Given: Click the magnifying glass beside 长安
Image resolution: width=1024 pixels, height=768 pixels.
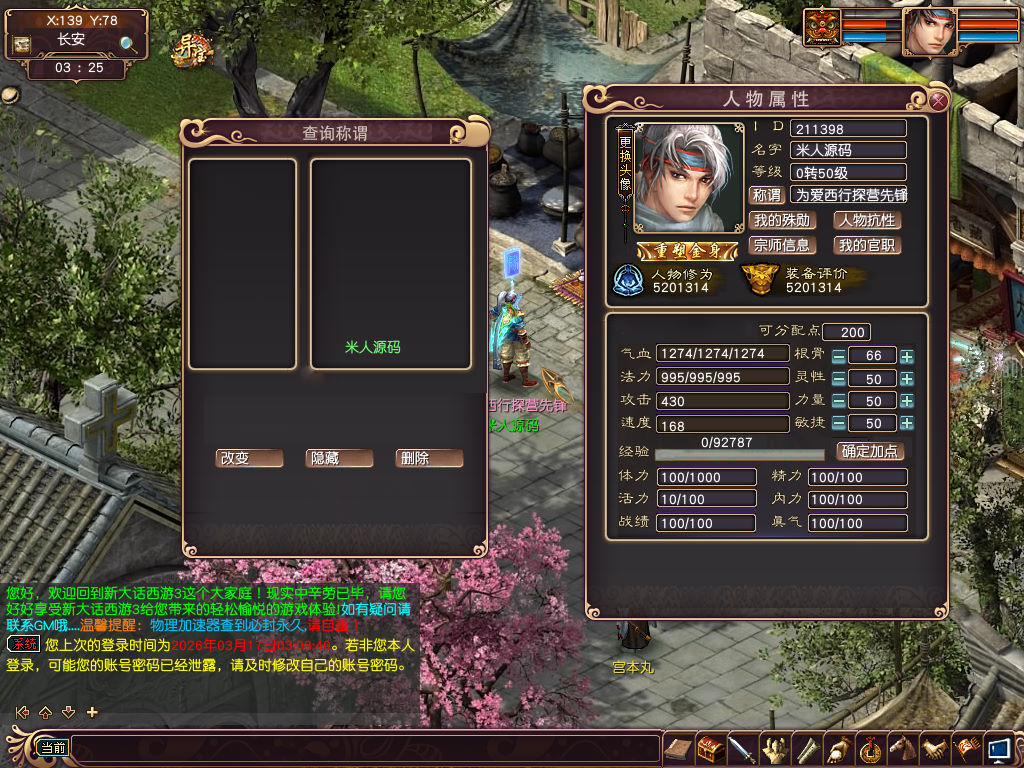Looking at the screenshot, I should (129, 43).
